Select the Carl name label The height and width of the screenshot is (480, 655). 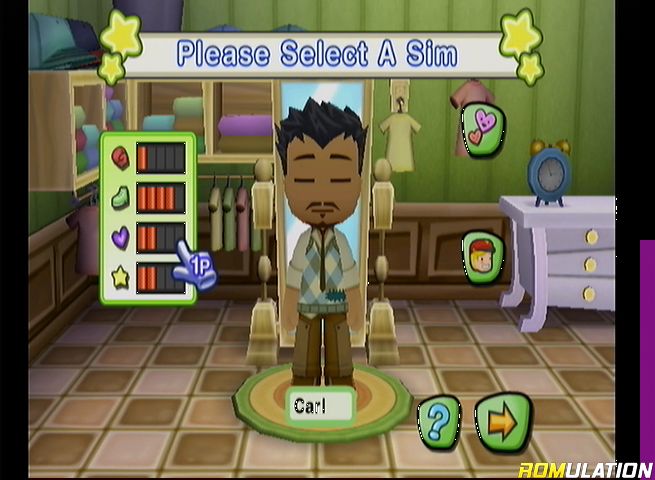pos(320,406)
